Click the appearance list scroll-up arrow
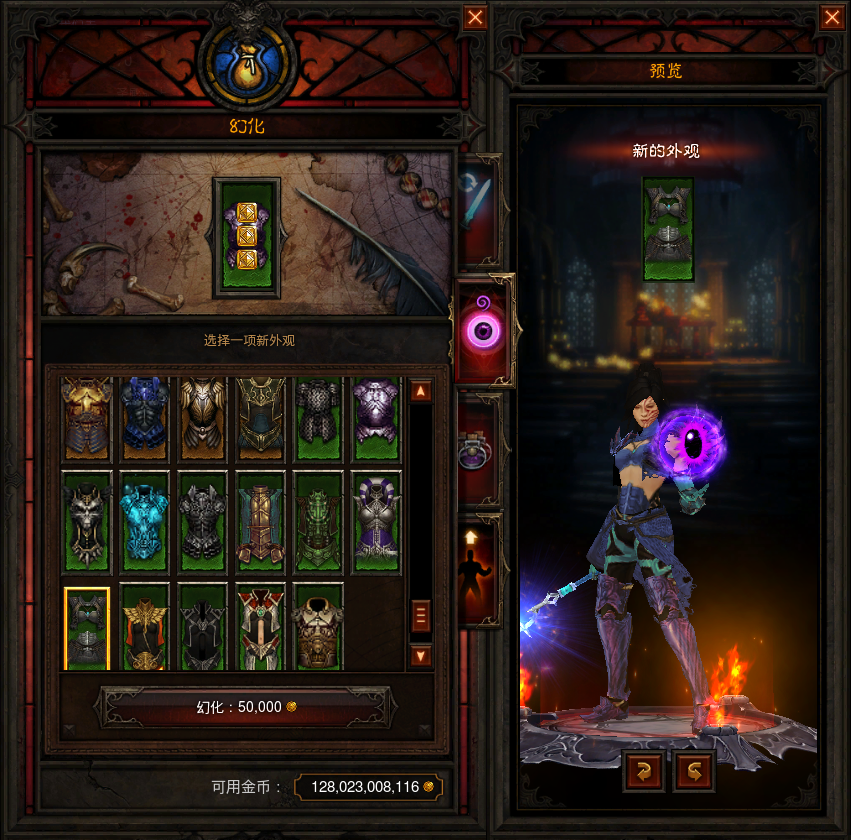The width and height of the screenshot is (851, 840). (x=421, y=391)
